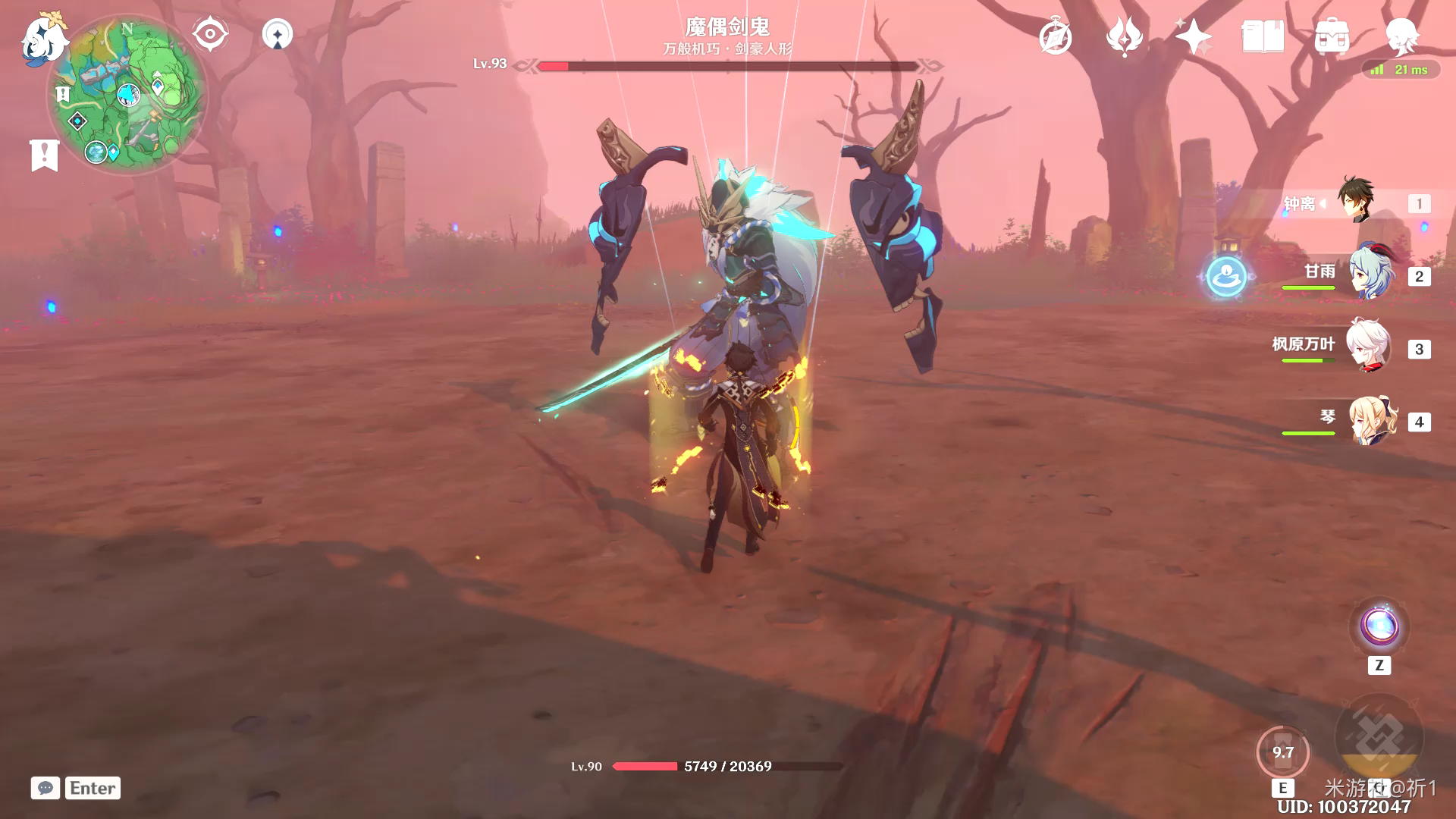1456x819 pixels.
Task: Open the exclamation bookmark notice icon
Action: [44, 155]
